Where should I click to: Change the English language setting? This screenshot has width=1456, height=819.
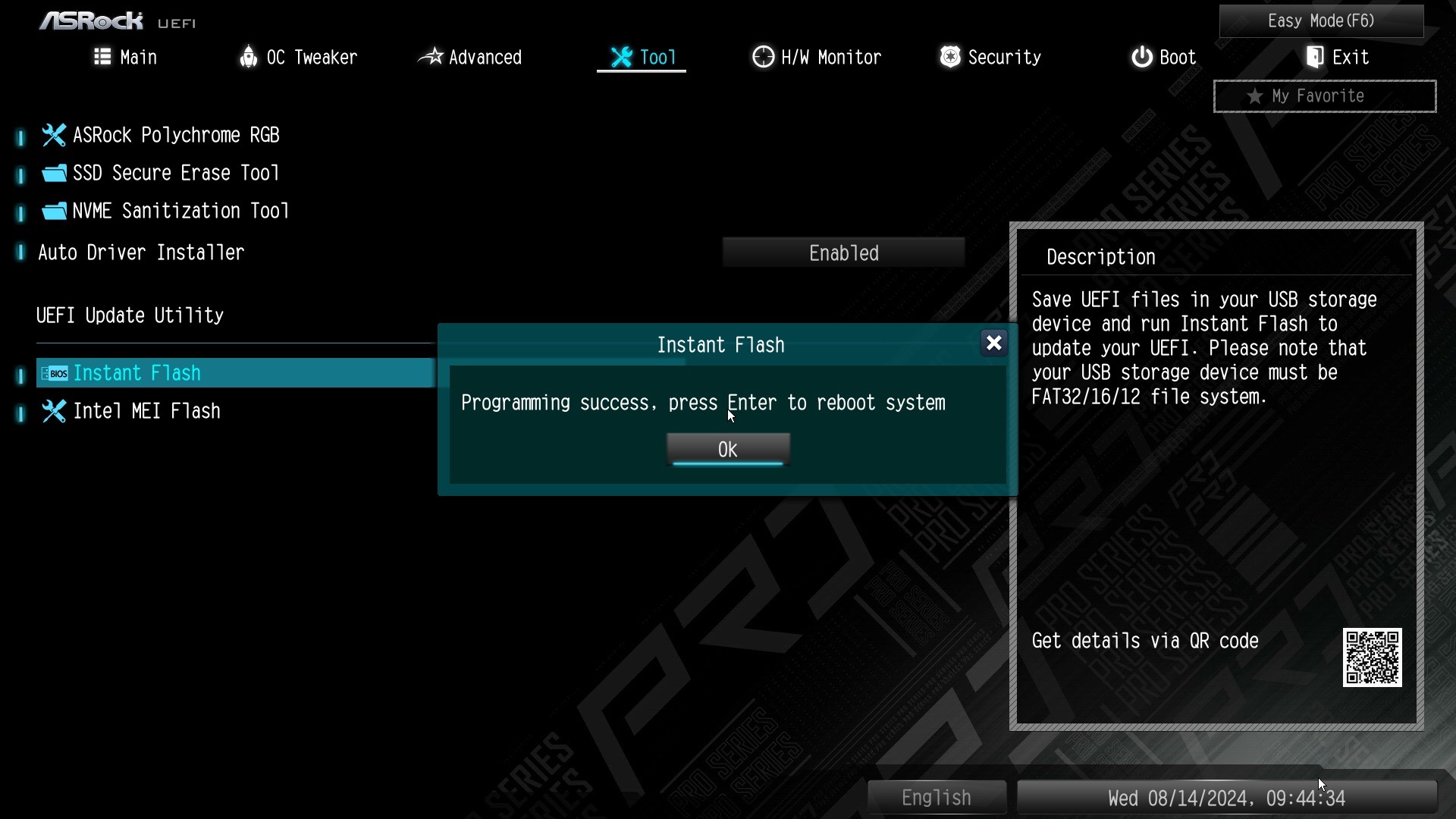937,798
